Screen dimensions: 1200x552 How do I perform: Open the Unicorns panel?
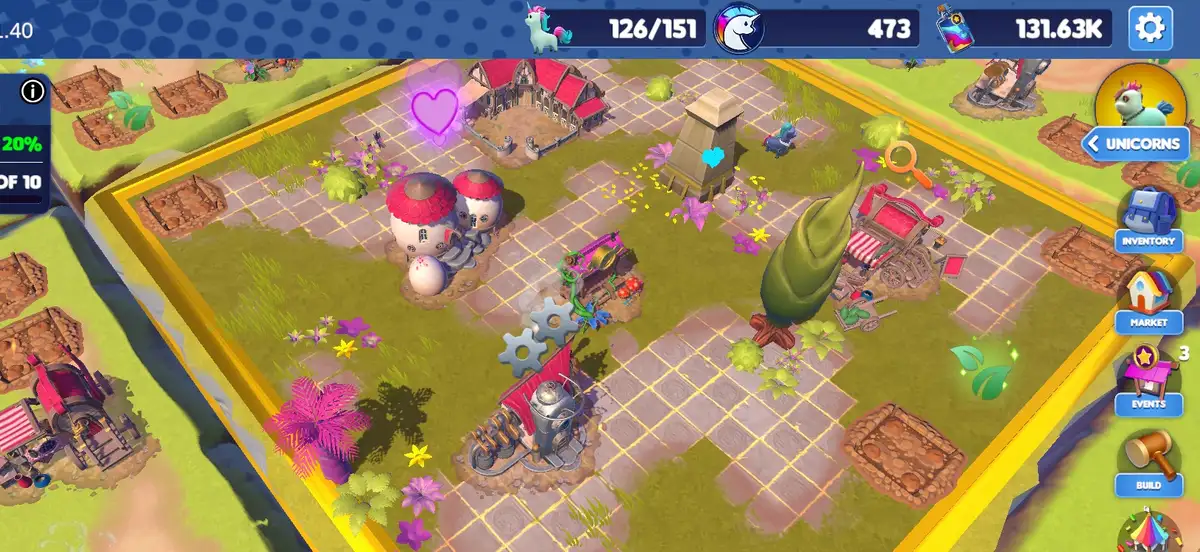click(x=1133, y=144)
